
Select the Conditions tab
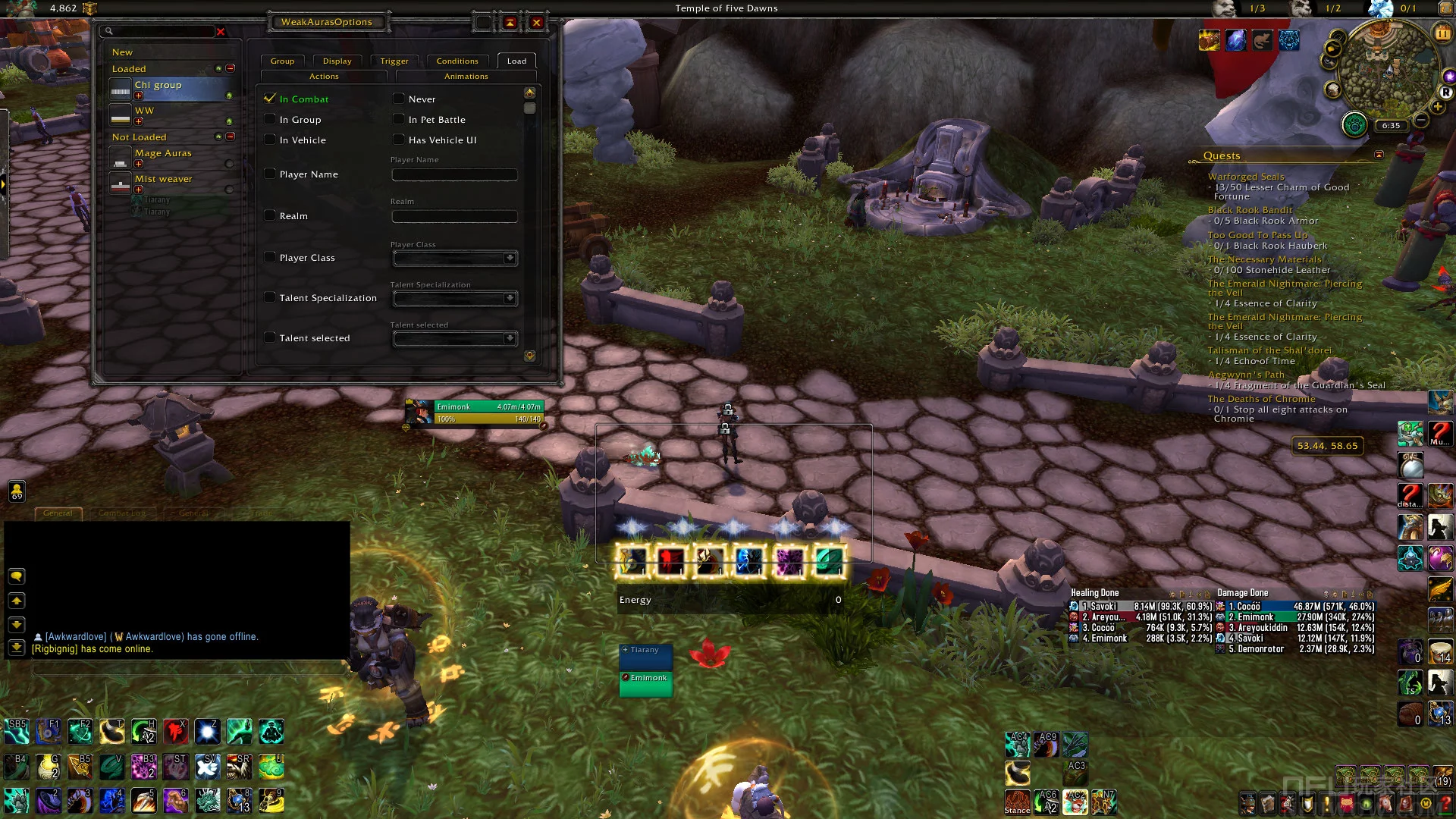tap(457, 61)
